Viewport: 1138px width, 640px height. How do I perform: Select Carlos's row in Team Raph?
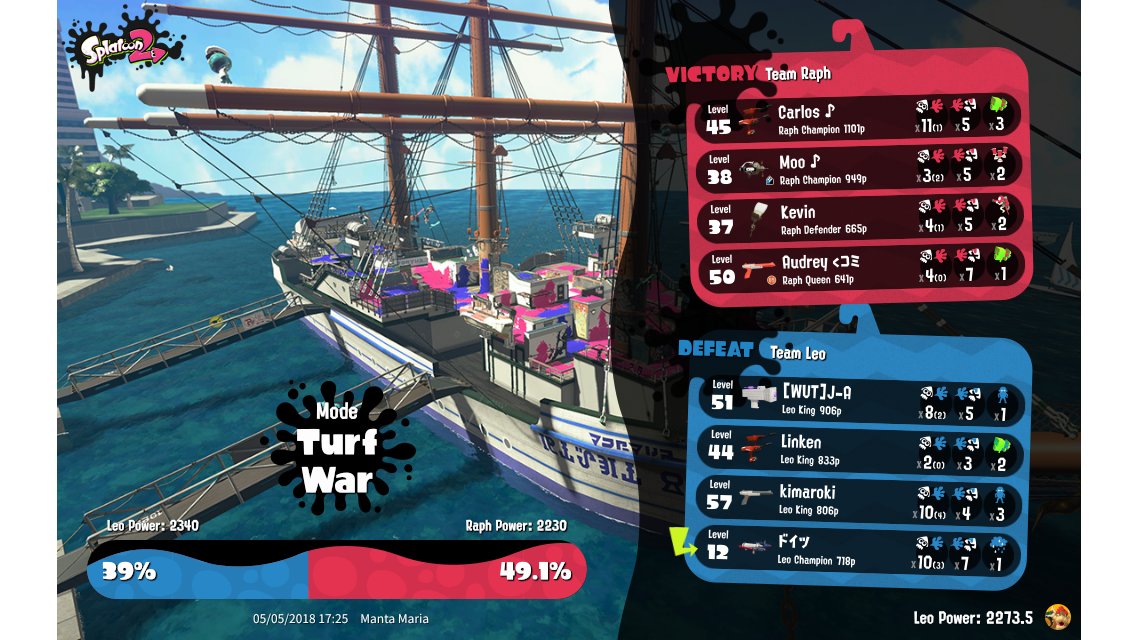[860, 118]
